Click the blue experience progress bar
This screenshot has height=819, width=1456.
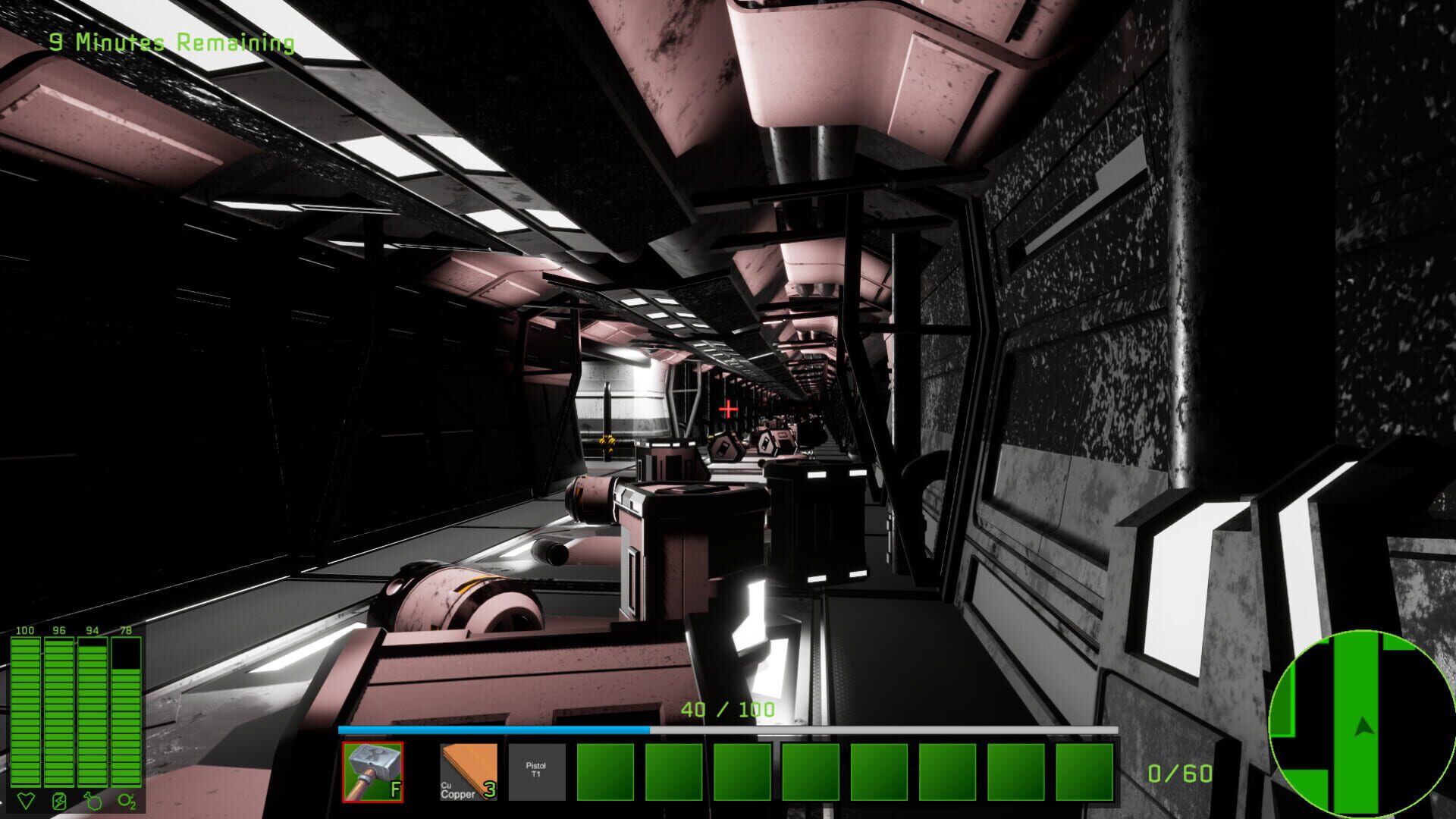[x=493, y=730]
